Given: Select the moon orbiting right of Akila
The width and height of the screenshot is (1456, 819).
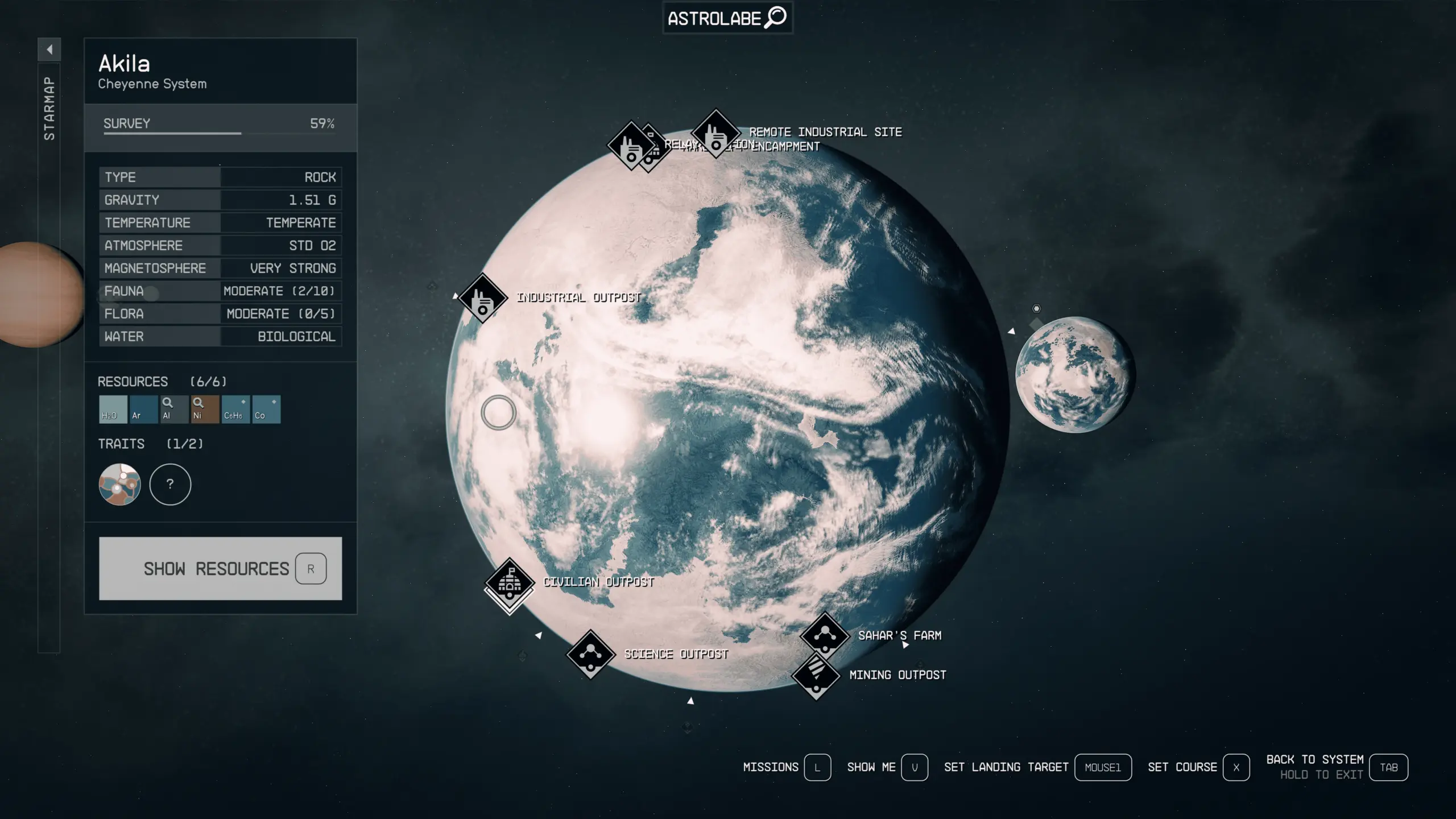Looking at the screenshot, I should (x=1075, y=378).
